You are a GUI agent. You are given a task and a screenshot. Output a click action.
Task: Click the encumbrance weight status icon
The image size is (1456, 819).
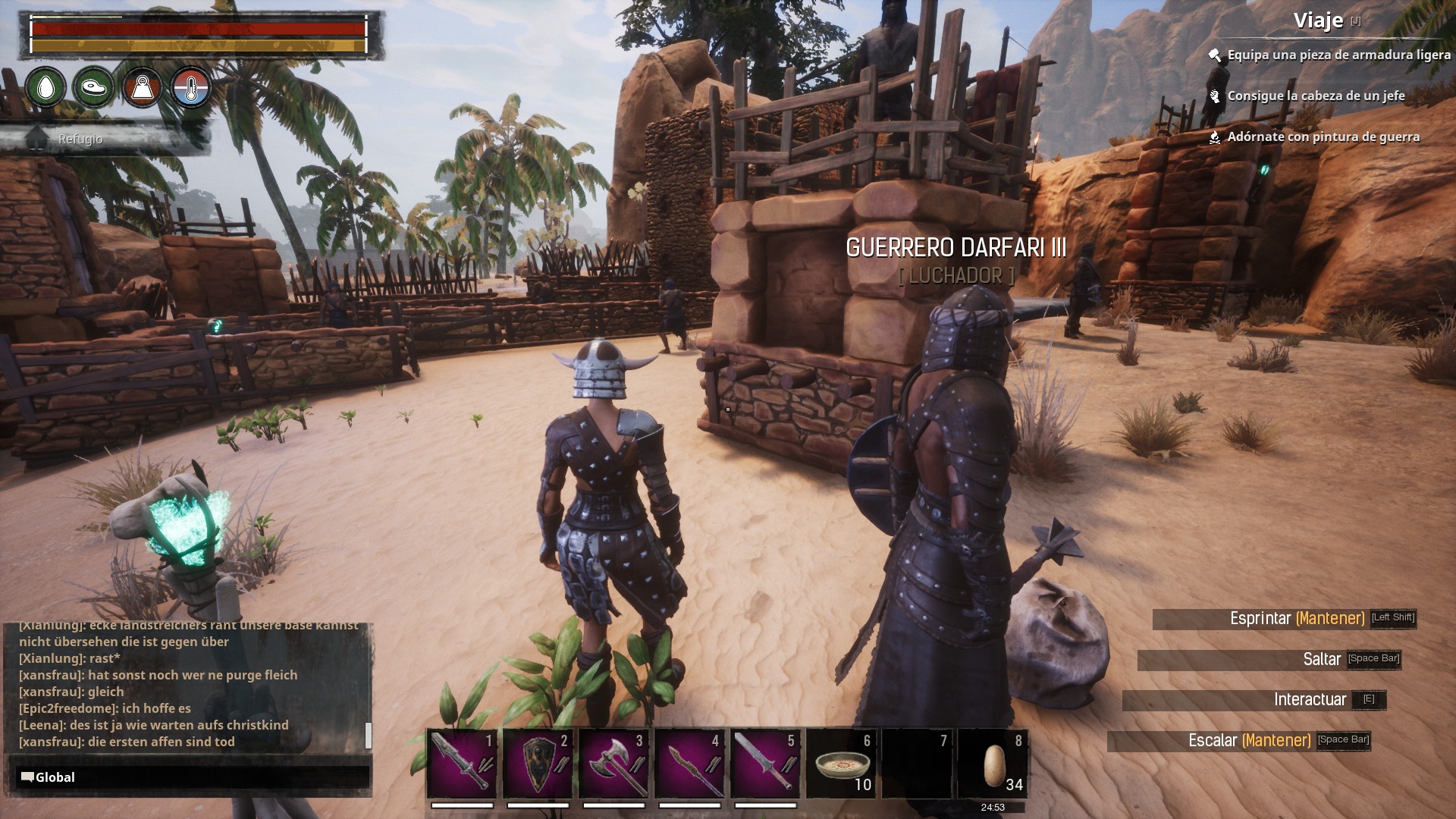coord(142,88)
